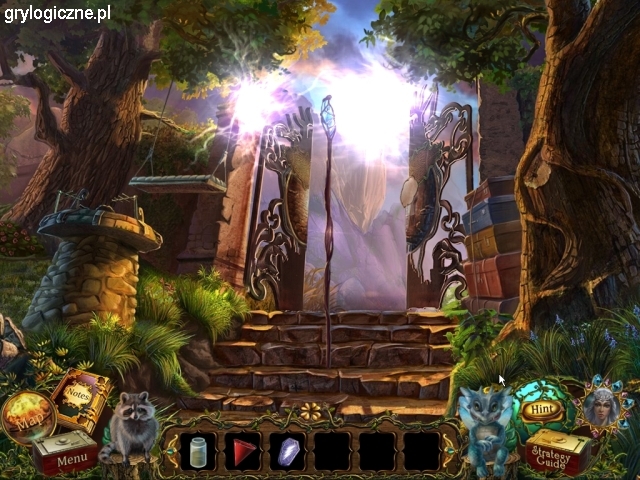Image resolution: width=640 pixels, height=480 pixels.
Task: Click the raccoon helper beside the inventory
Action: point(129,426)
